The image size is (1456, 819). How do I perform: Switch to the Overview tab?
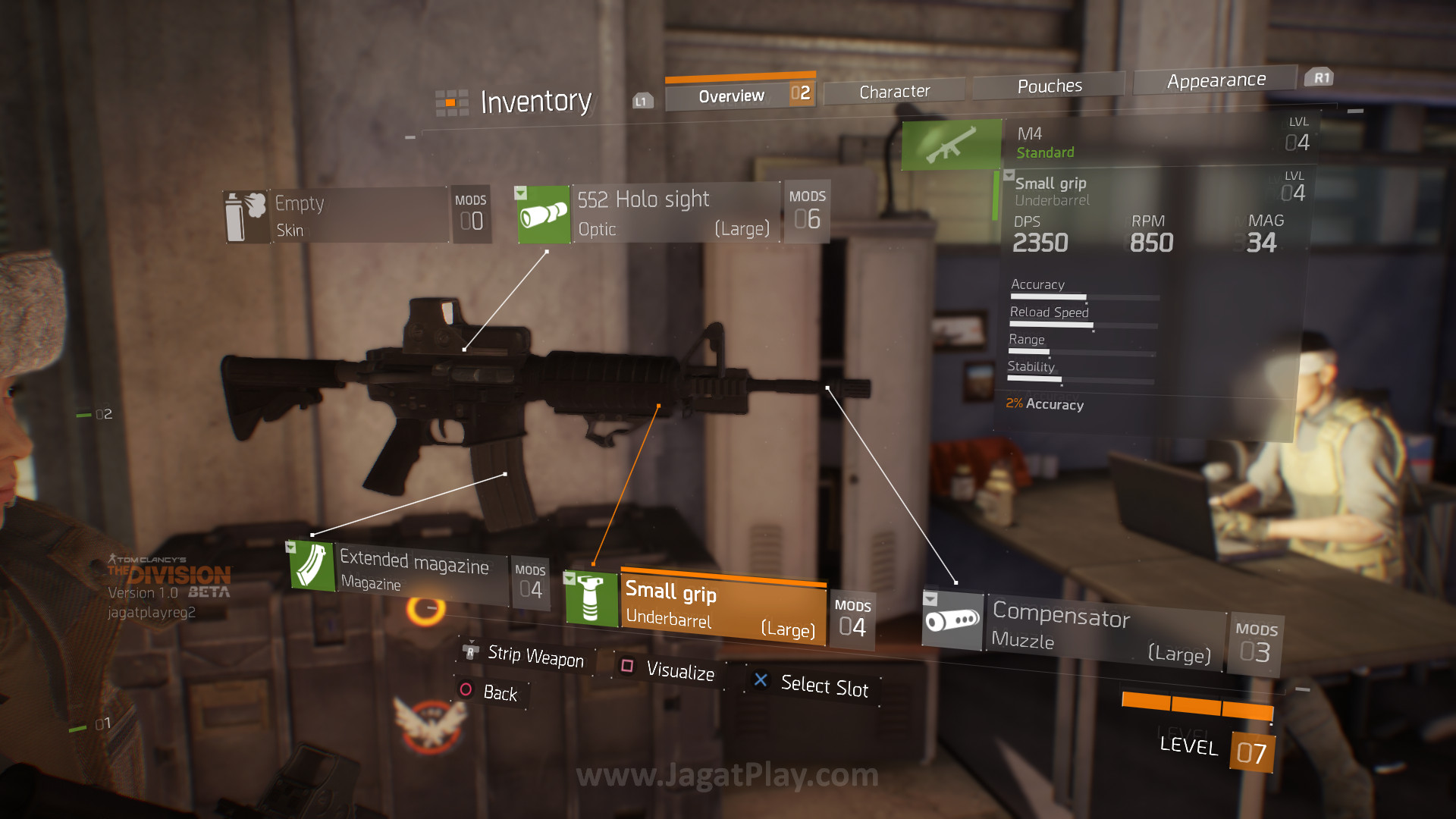(731, 96)
